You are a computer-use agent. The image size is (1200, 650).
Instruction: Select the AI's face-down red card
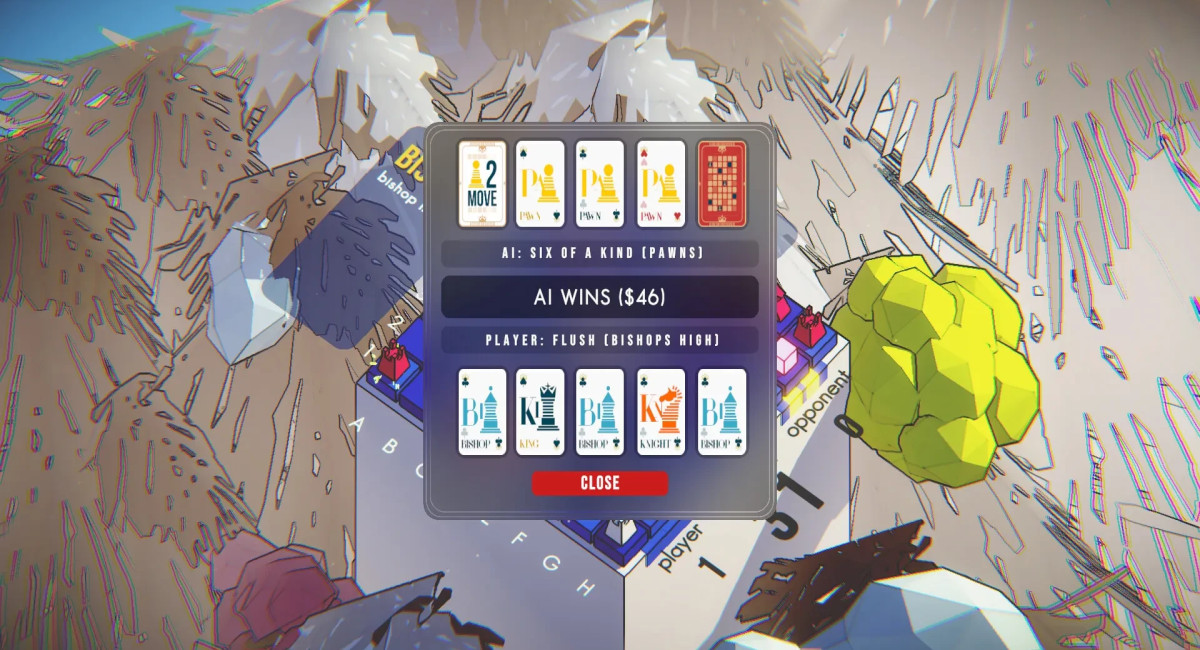(x=721, y=183)
